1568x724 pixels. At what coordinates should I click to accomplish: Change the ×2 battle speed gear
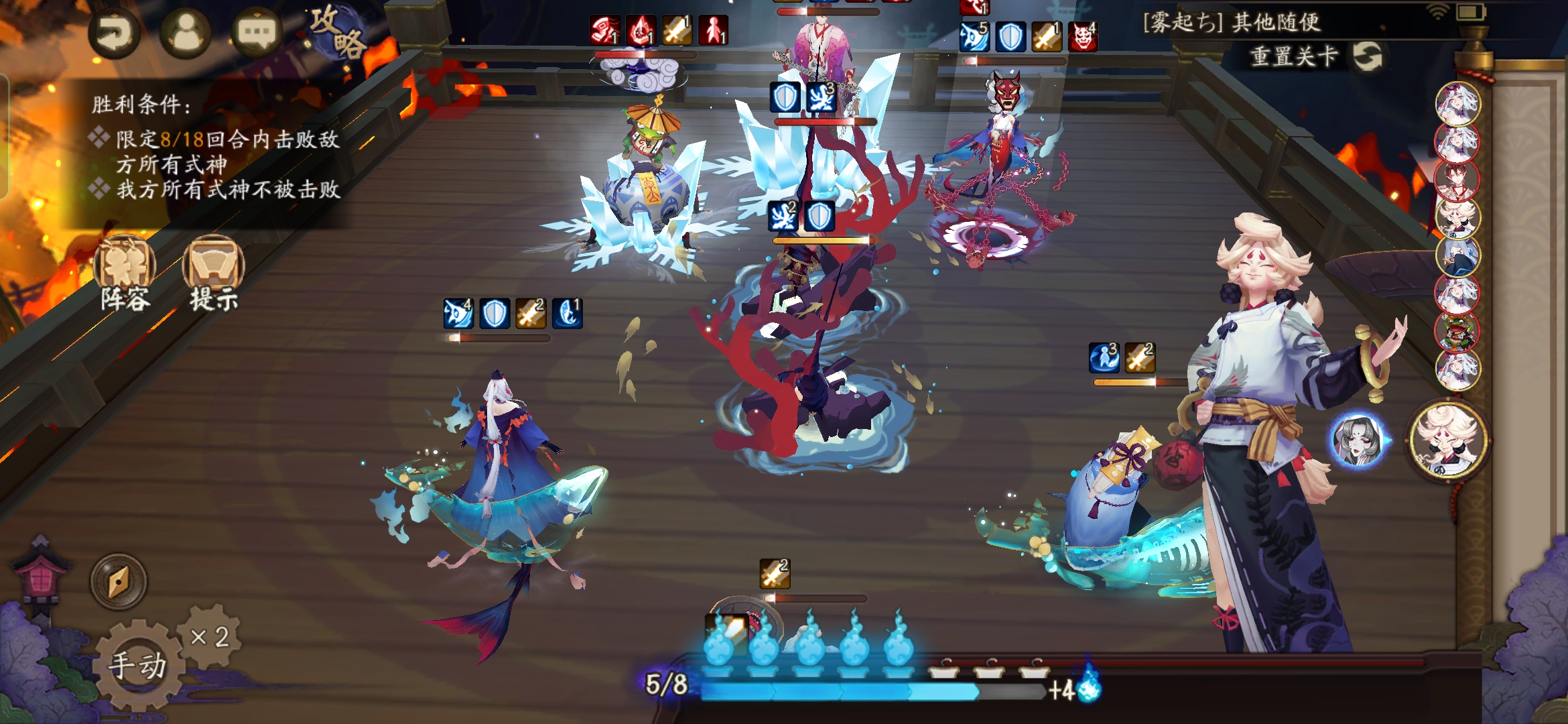(210, 636)
